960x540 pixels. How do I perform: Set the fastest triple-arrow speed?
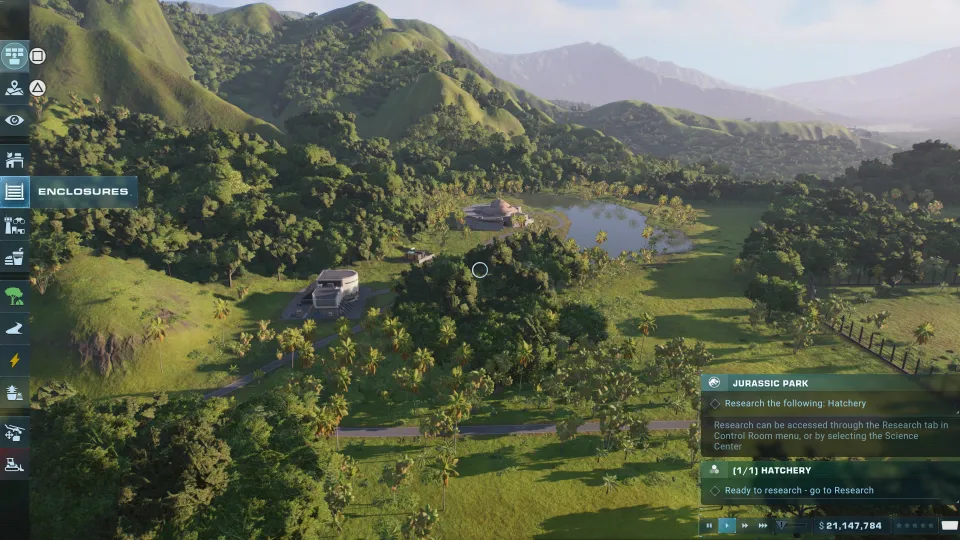click(x=763, y=525)
